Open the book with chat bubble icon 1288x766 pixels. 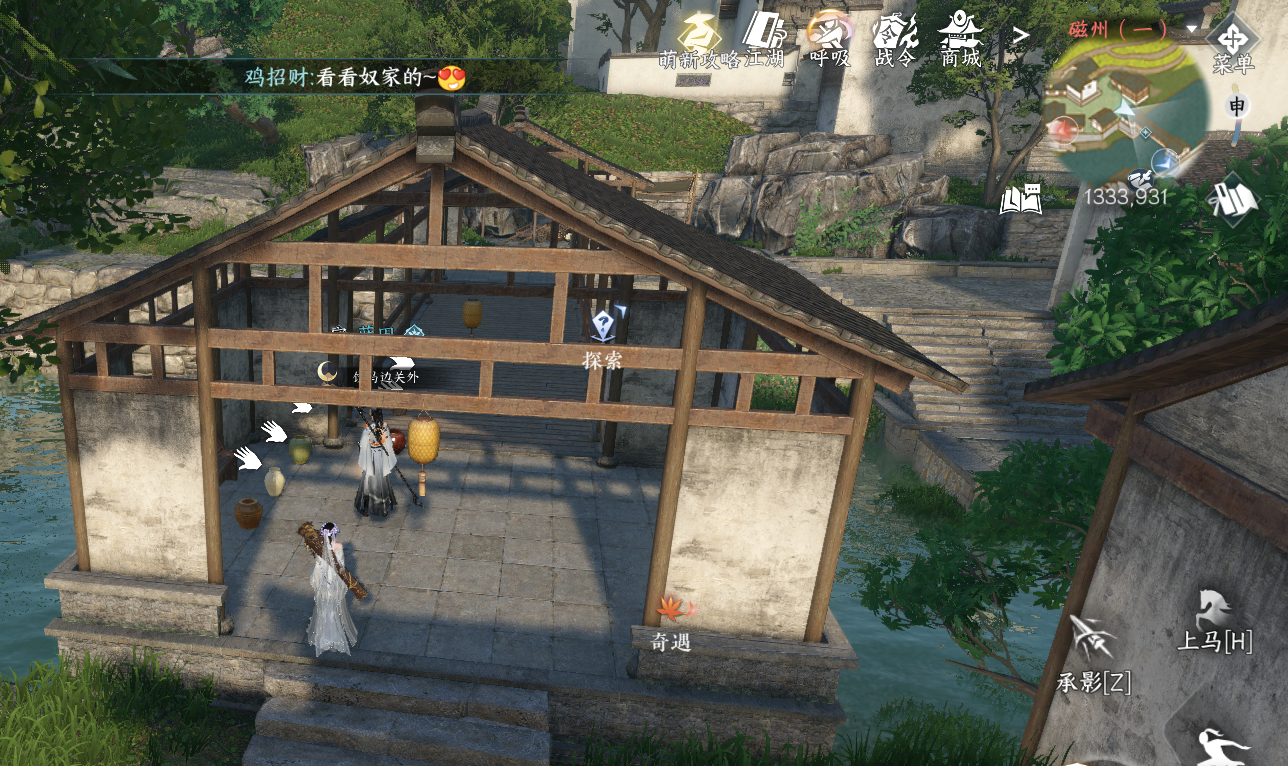coord(1021,199)
